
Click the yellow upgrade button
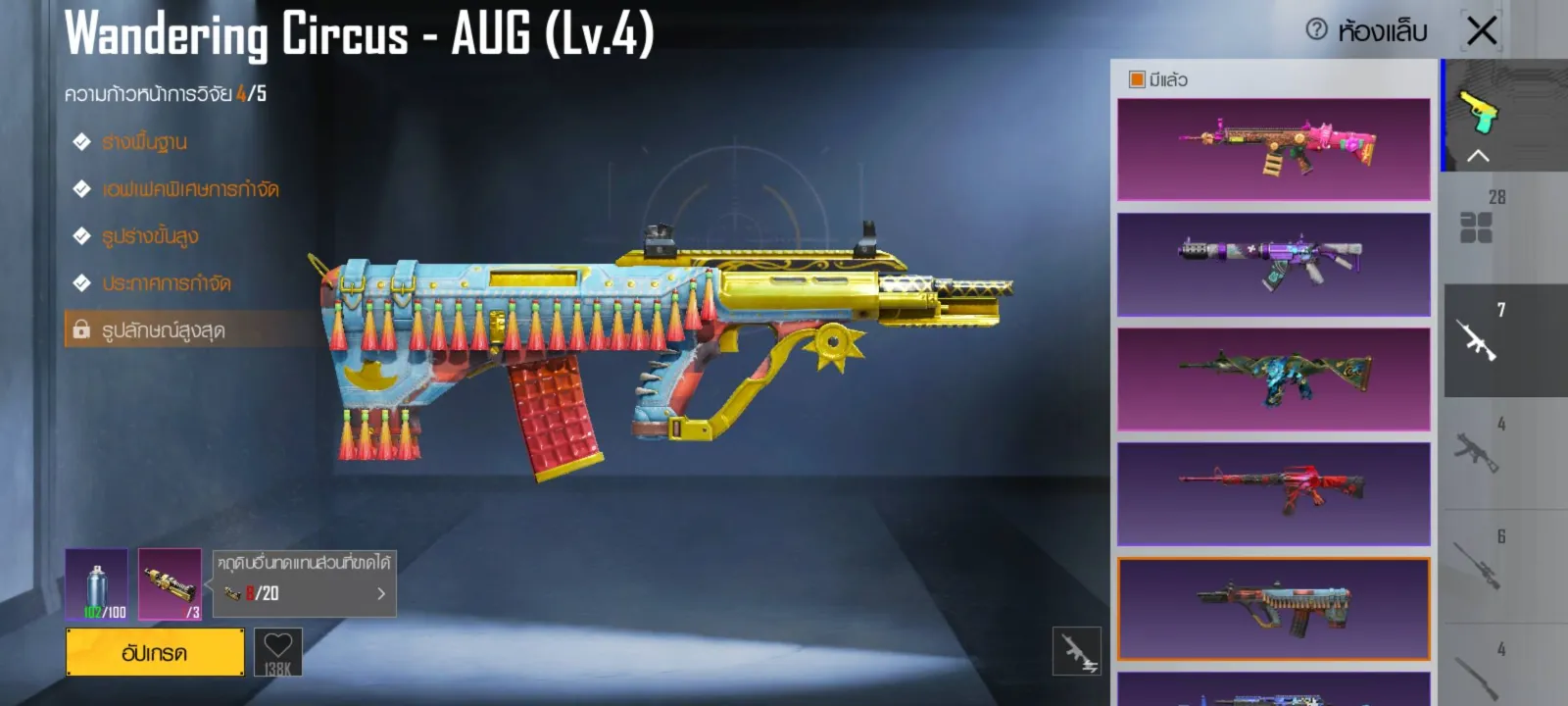click(155, 652)
